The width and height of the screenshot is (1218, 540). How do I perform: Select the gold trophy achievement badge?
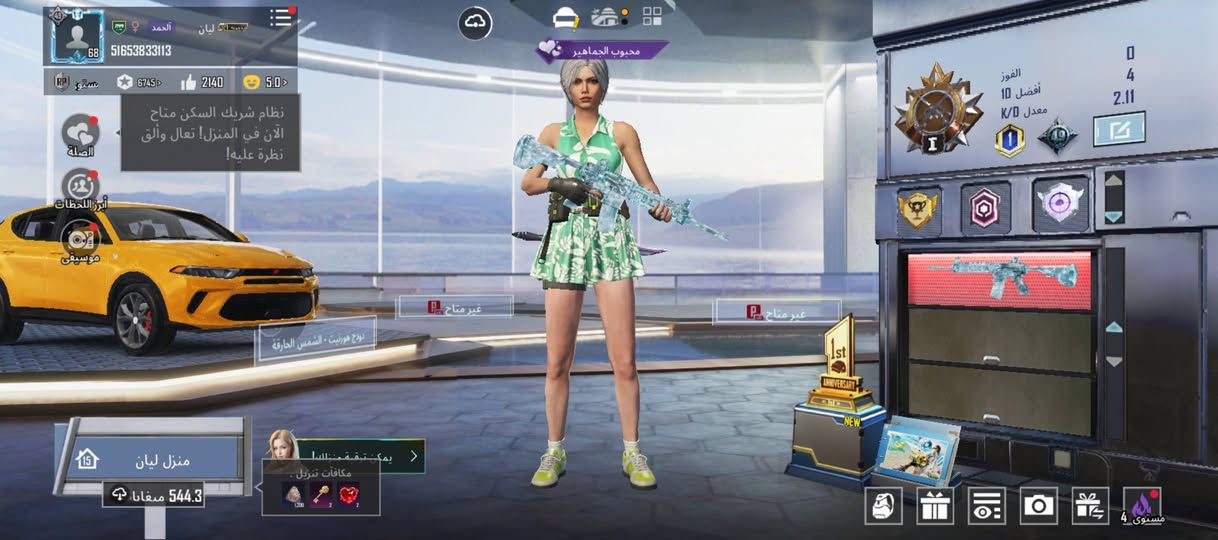[919, 207]
